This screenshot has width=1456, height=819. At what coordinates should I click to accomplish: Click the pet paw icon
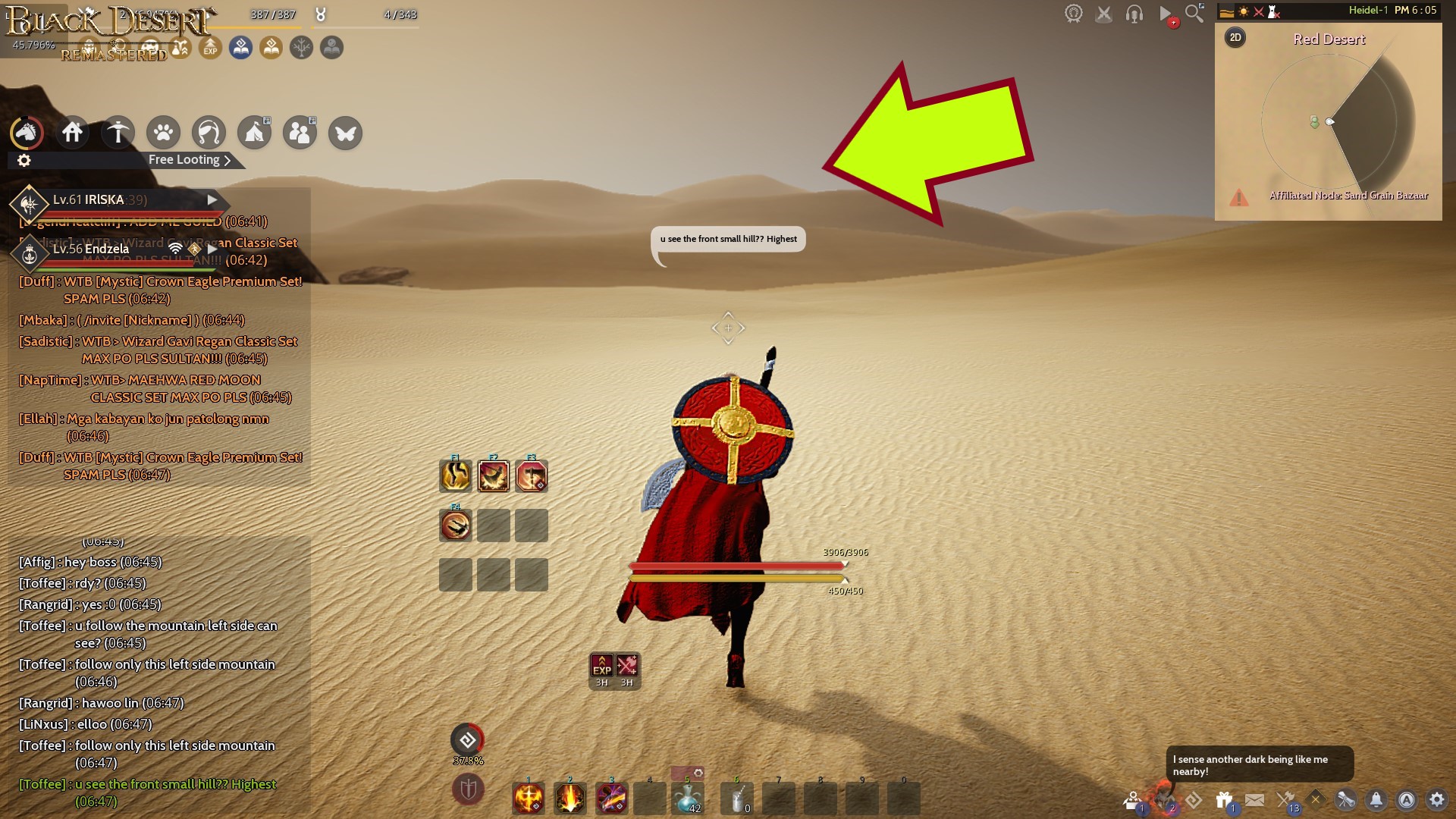(163, 132)
